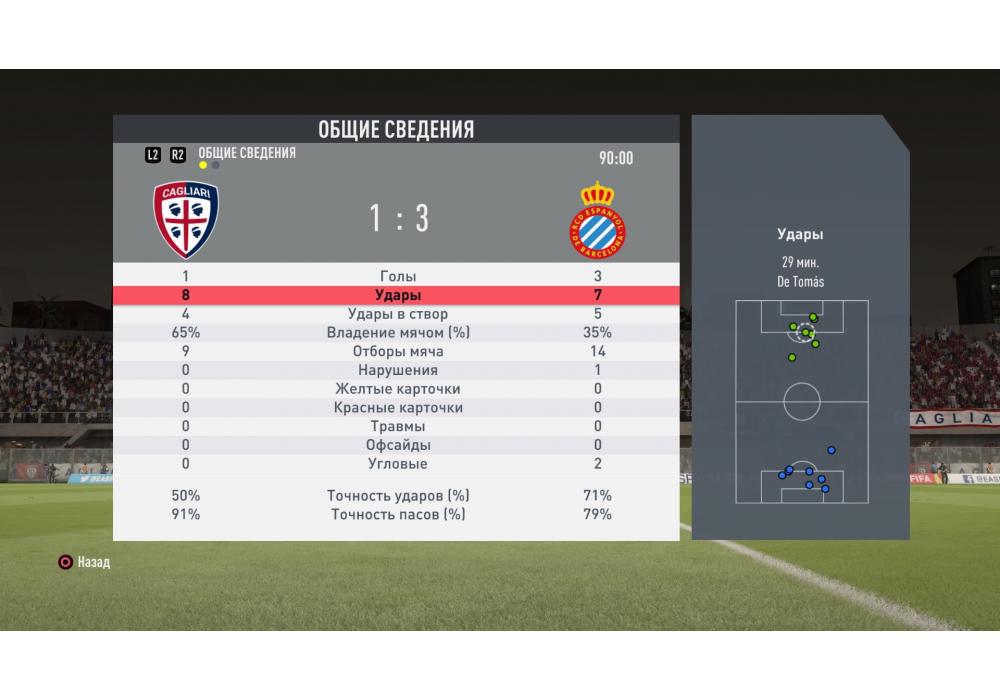The width and height of the screenshot is (1000, 700).
Task: Select the Отборы мяча row
Action: point(398,352)
